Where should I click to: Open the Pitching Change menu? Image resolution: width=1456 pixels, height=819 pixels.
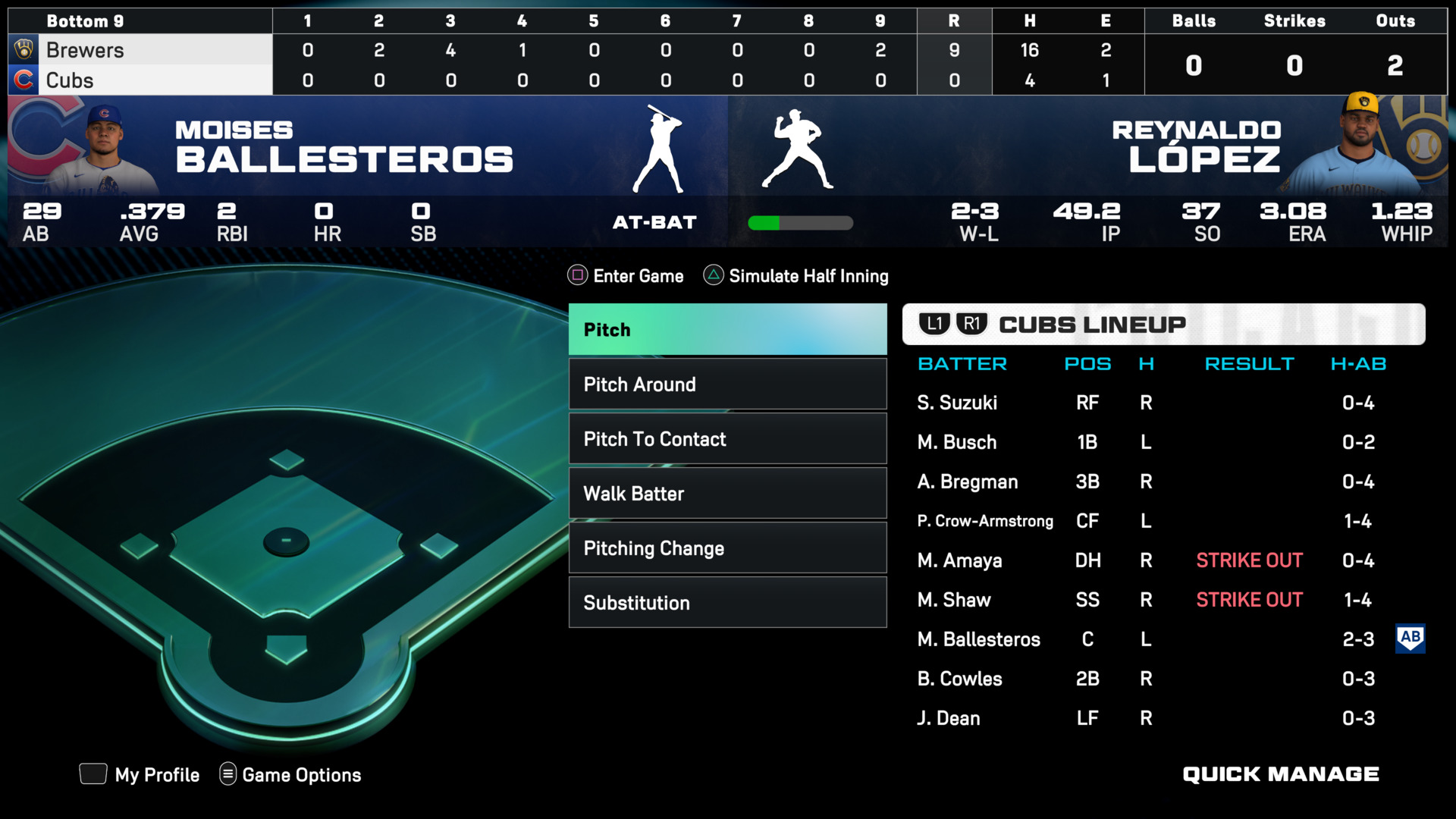[727, 548]
